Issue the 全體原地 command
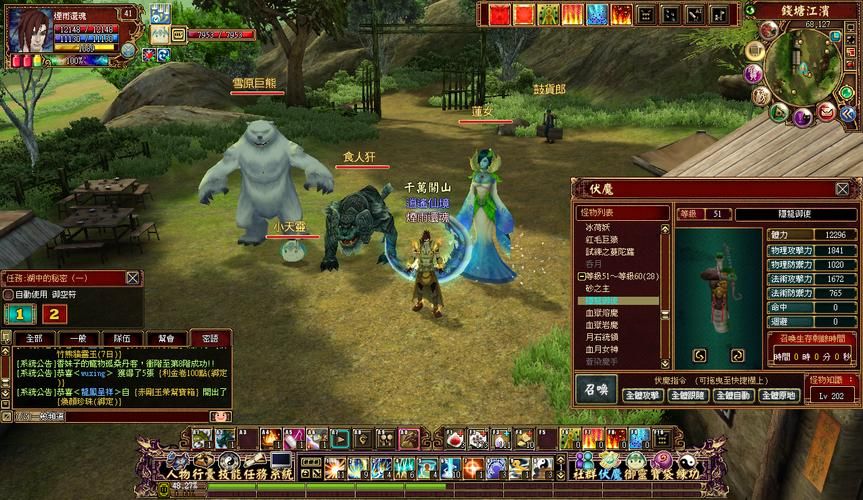Screen dimensions: 863x500 click(x=777, y=395)
